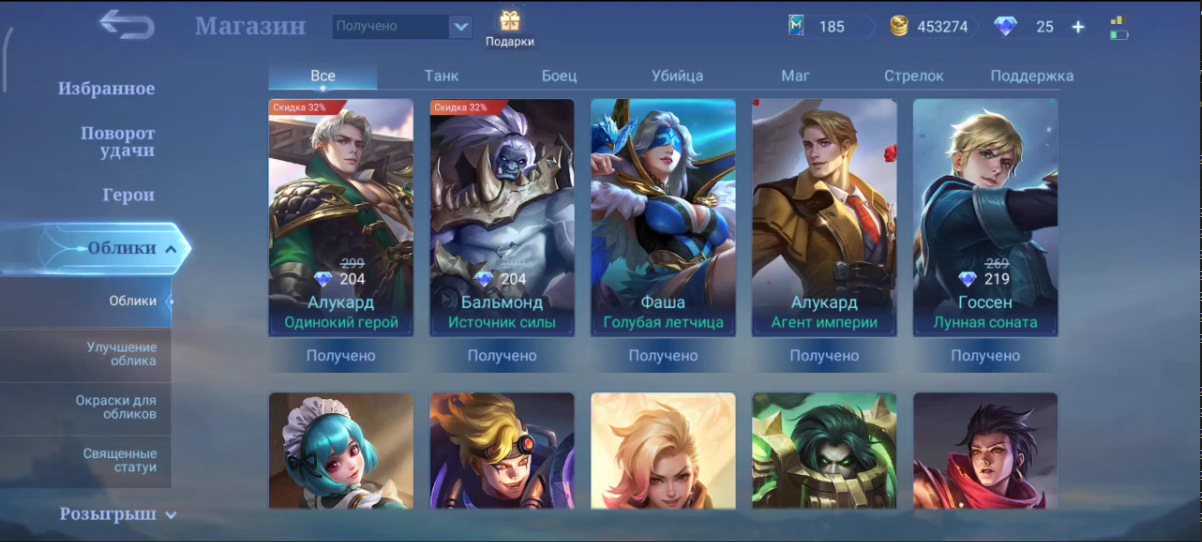Open the Поддержка tab
Screen dimensions: 1202x542
coord(1032,76)
